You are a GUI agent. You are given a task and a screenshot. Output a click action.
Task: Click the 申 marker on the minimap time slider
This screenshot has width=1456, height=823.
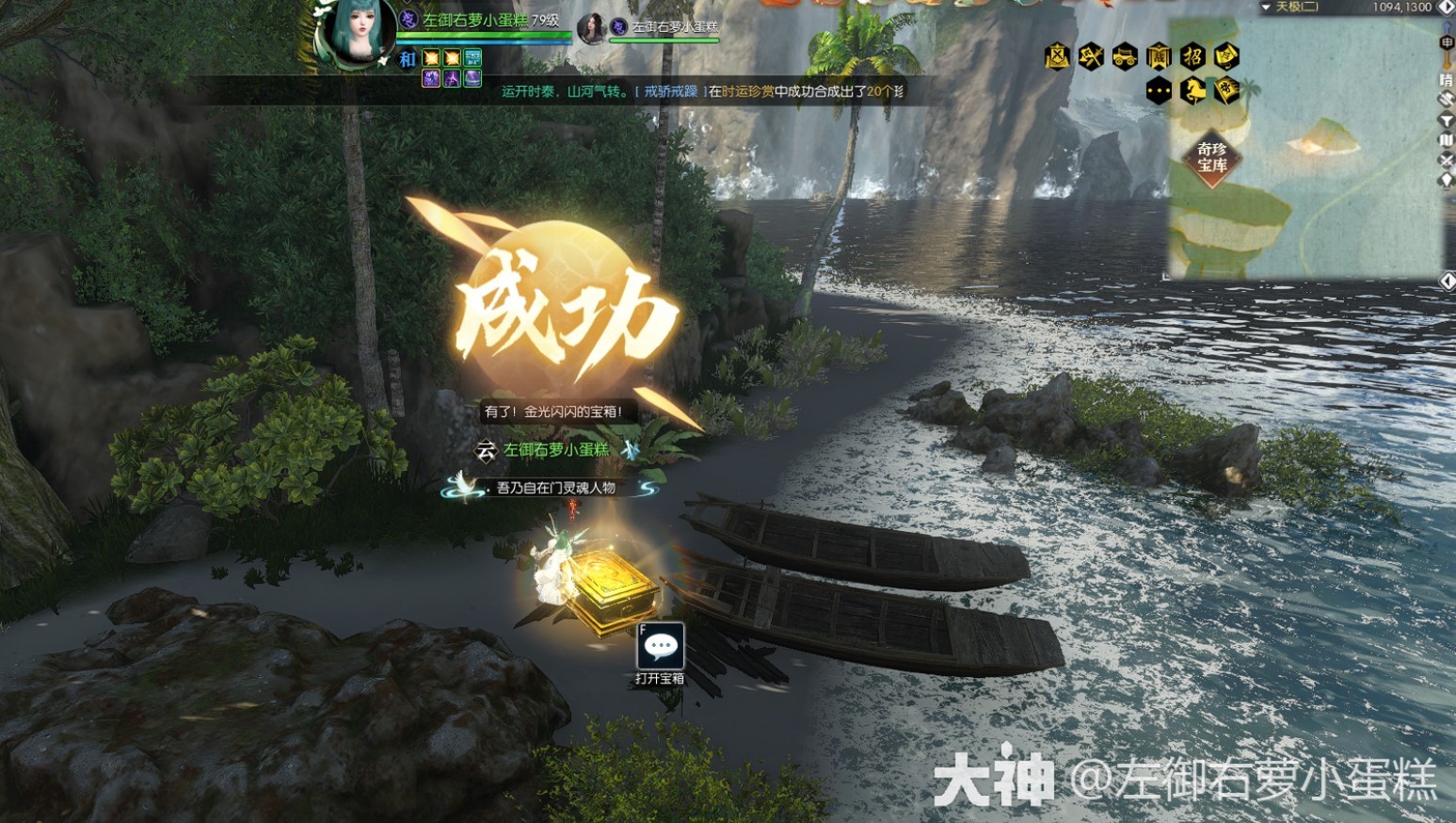tap(1447, 43)
